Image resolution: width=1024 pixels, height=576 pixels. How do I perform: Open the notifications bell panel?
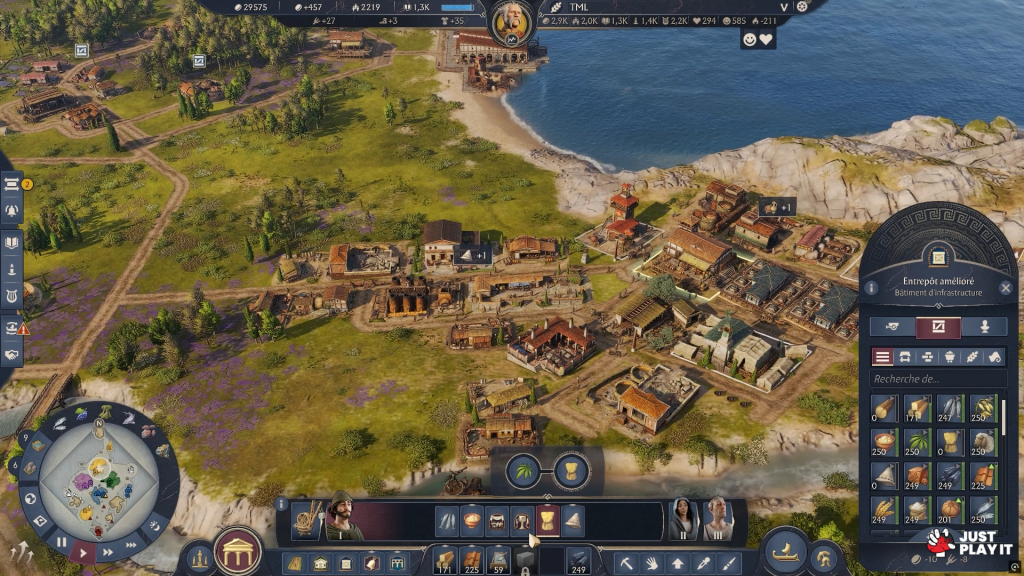(x=13, y=211)
